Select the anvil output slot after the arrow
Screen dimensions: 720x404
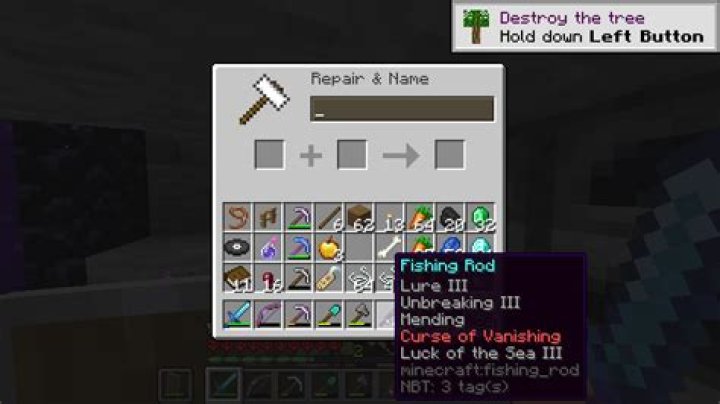tap(450, 155)
